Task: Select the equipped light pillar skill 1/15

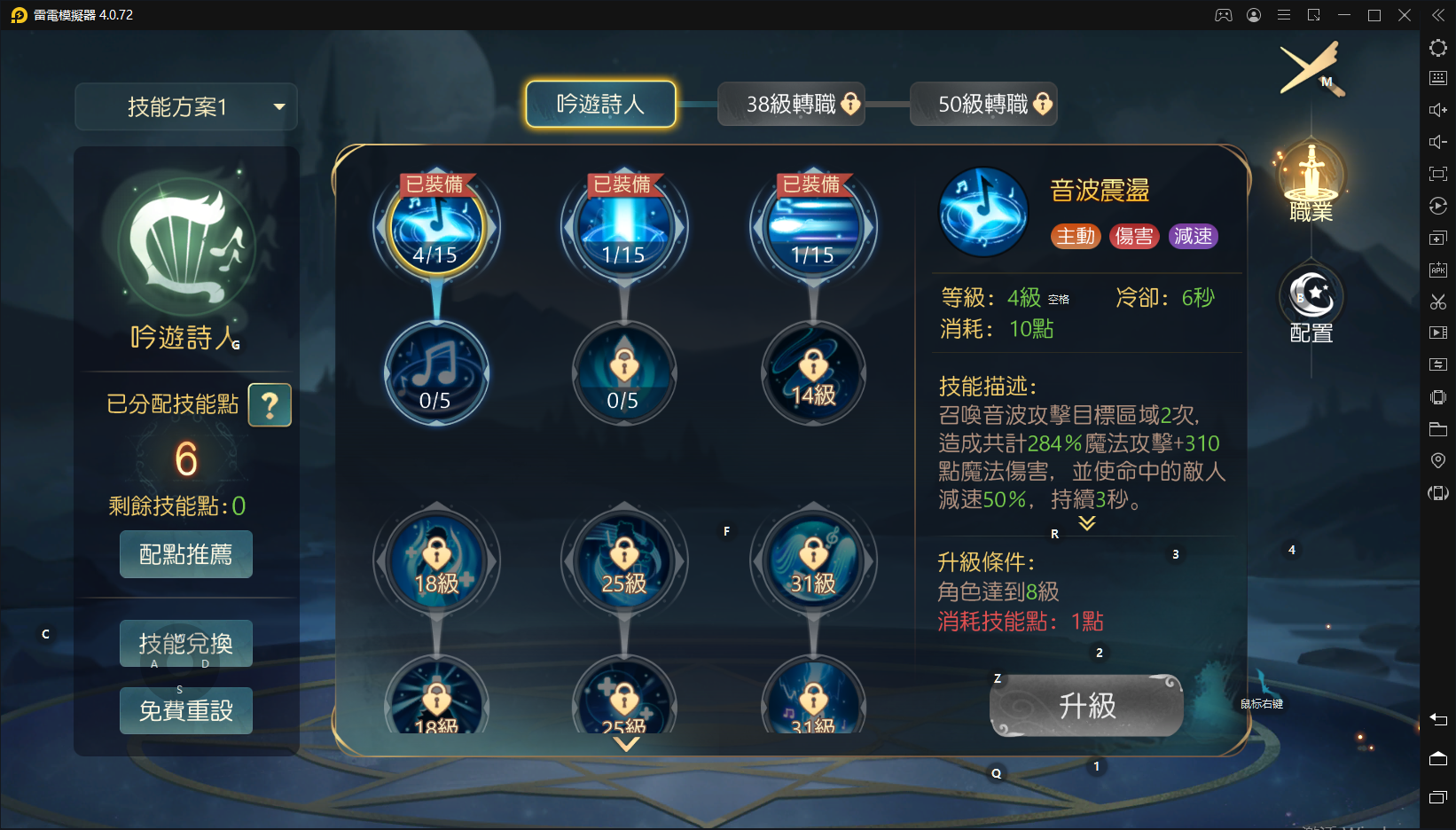Action: tap(623, 228)
